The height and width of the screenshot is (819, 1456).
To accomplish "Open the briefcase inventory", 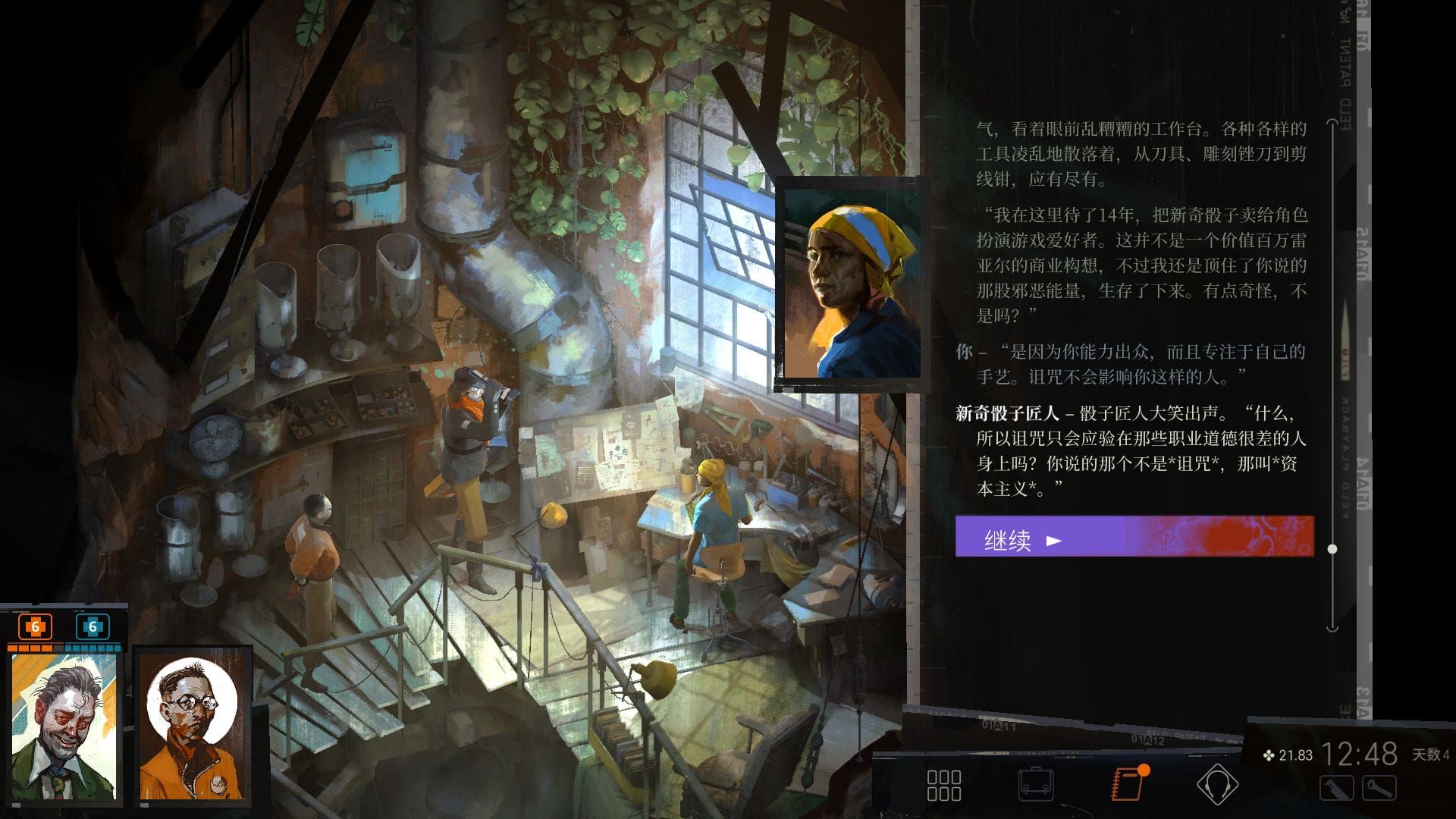I will click(1036, 785).
